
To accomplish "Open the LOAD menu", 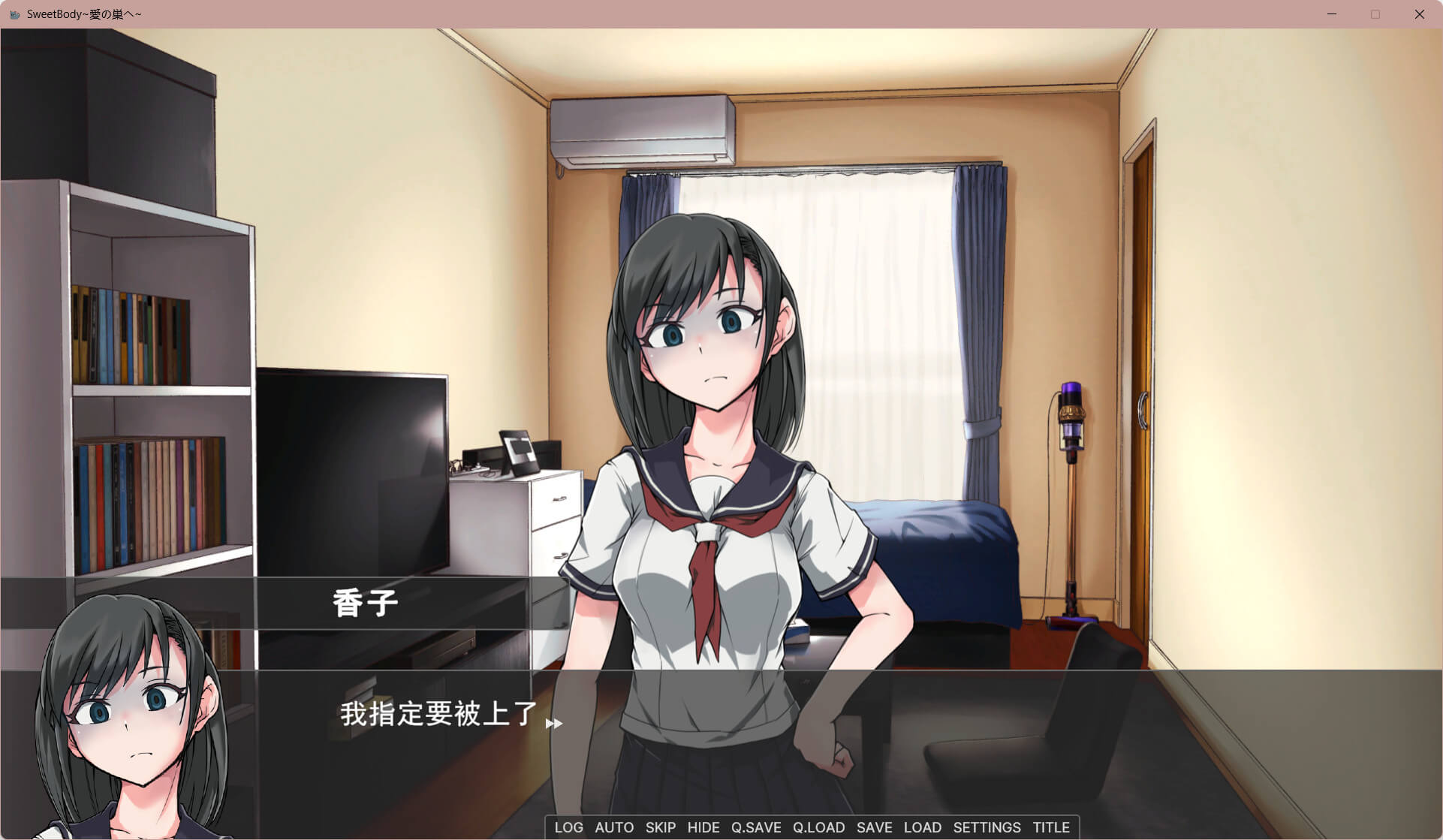I will click(923, 827).
